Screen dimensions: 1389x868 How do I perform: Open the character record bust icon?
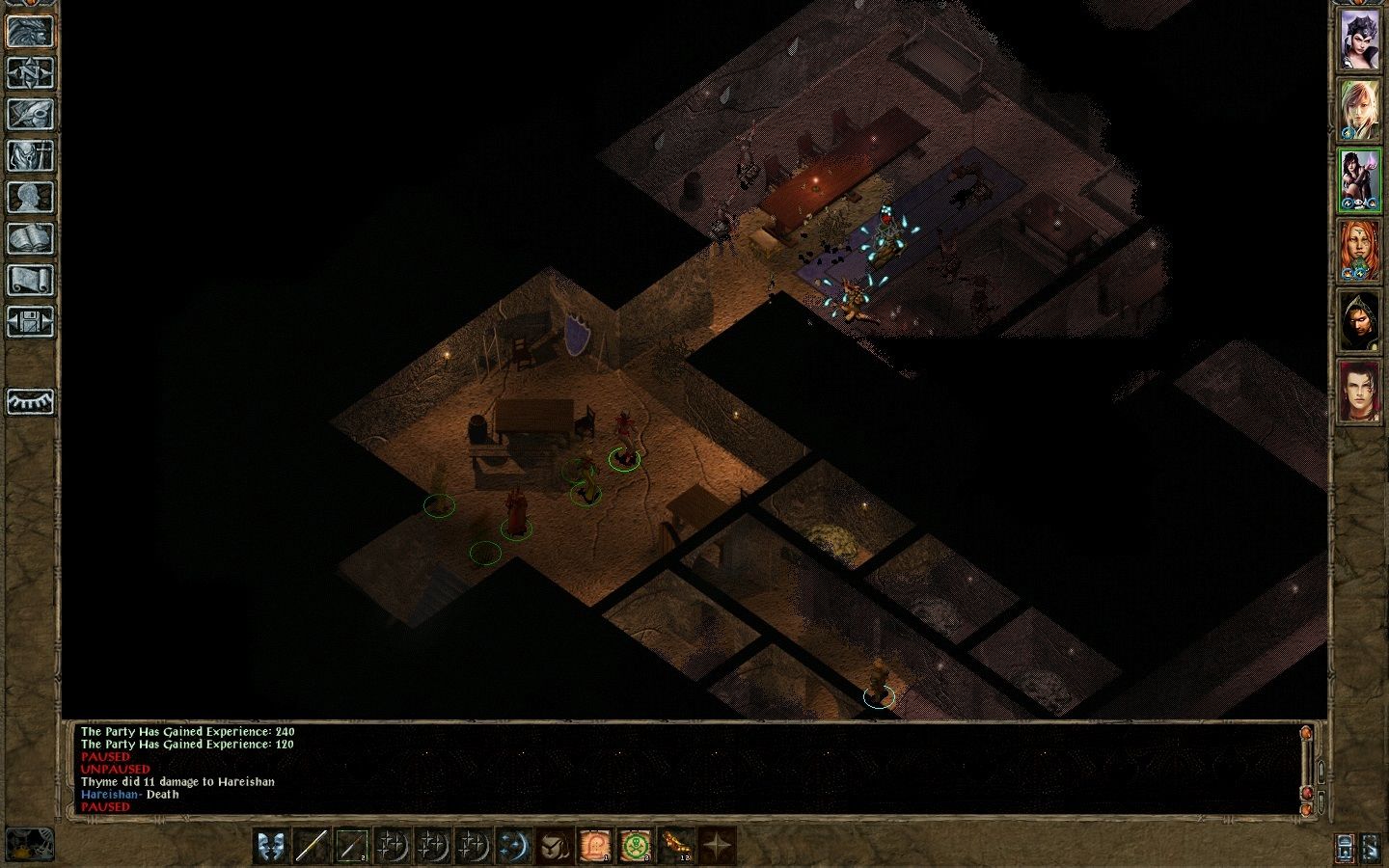[x=30, y=197]
